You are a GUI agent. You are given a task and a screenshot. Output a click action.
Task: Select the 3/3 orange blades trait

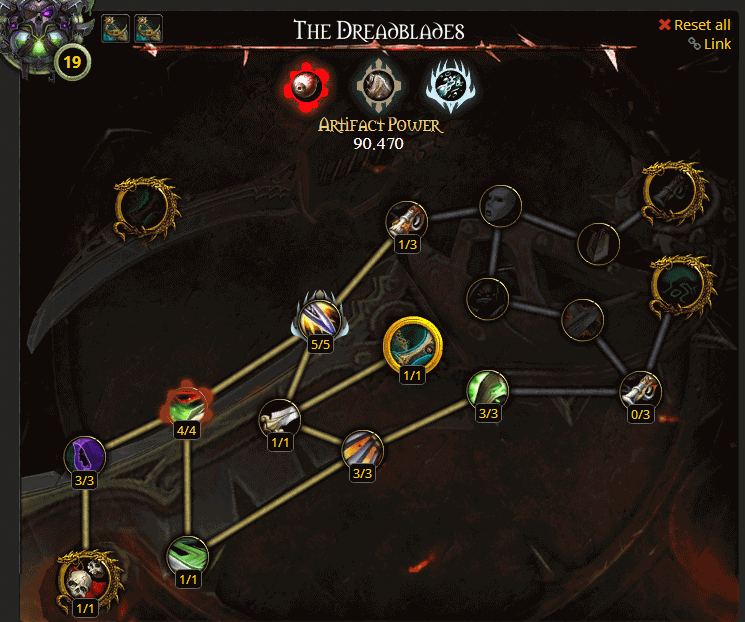coord(362,450)
